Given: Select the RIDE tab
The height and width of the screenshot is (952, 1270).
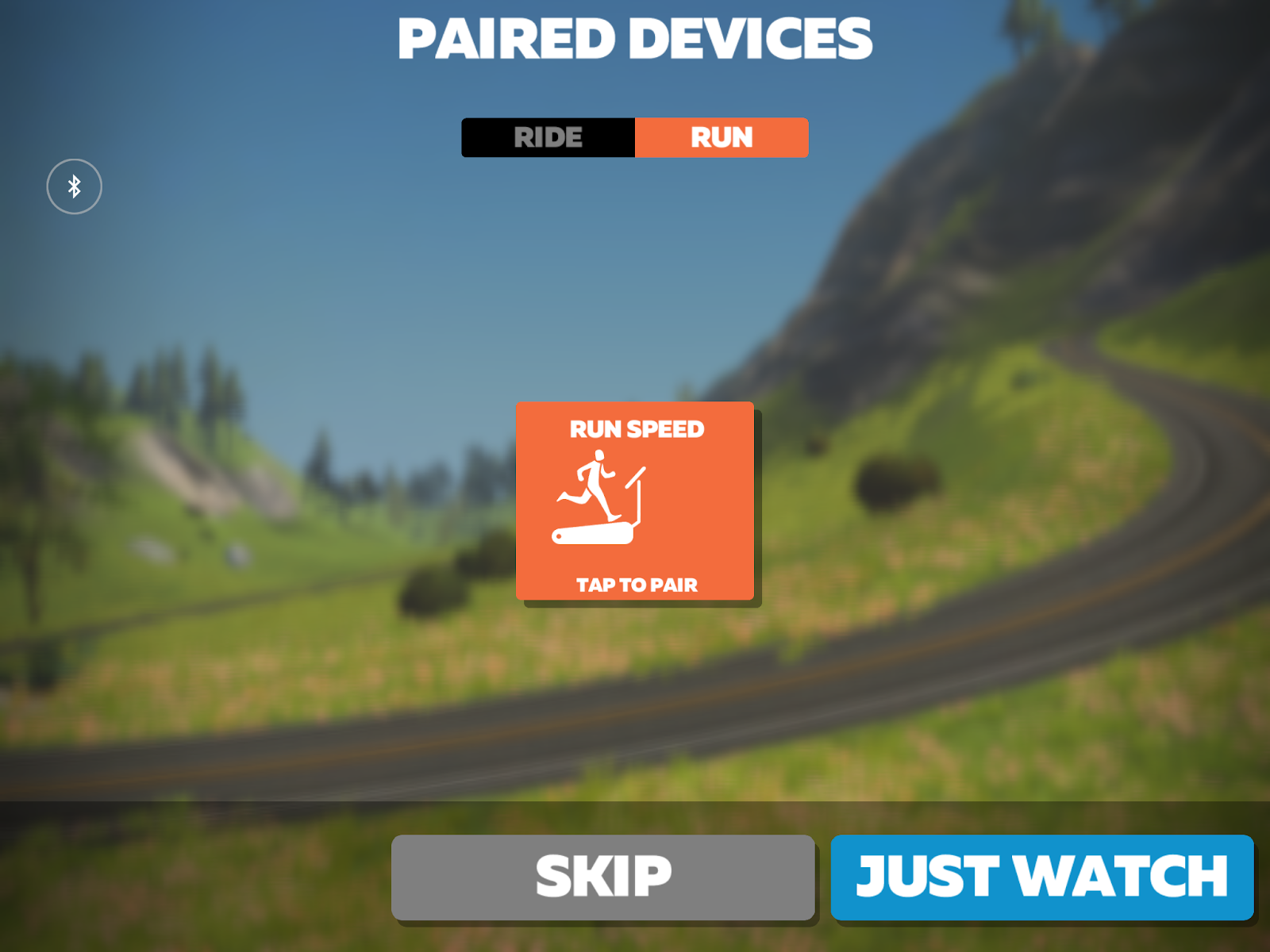Looking at the screenshot, I should coord(548,136).
